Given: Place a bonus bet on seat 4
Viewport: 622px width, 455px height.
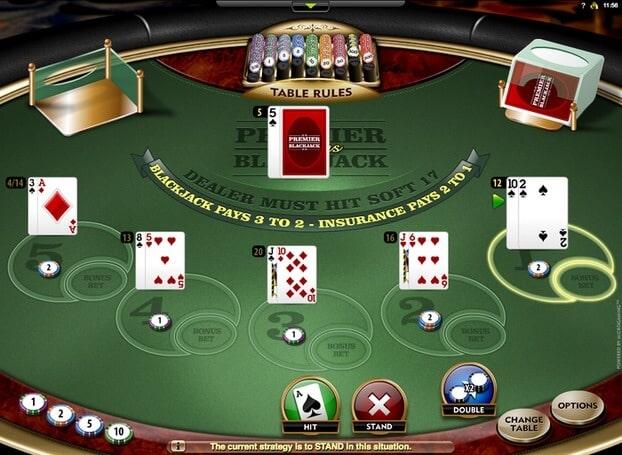Looking at the screenshot, I should pyautogui.click(x=206, y=332).
